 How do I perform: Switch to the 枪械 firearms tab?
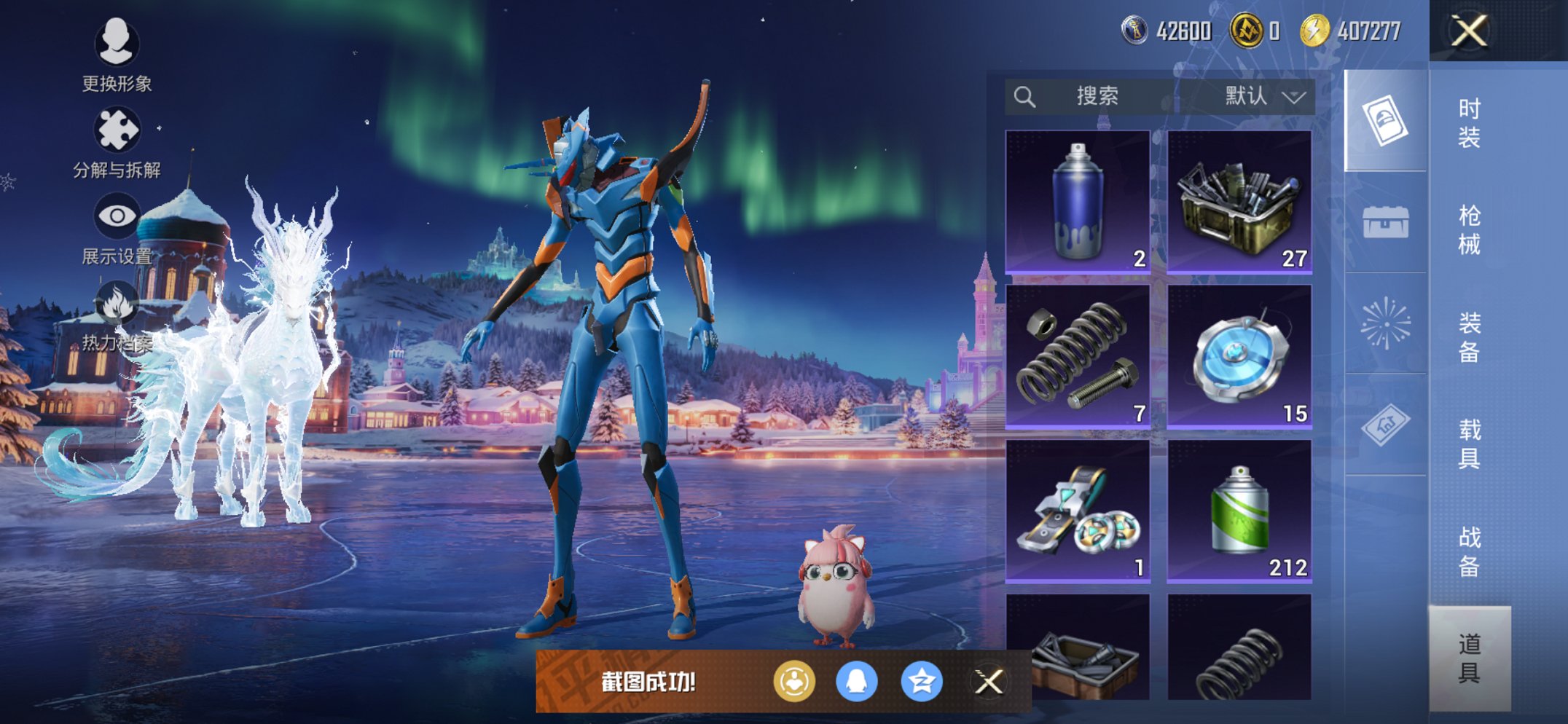click(1469, 229)
